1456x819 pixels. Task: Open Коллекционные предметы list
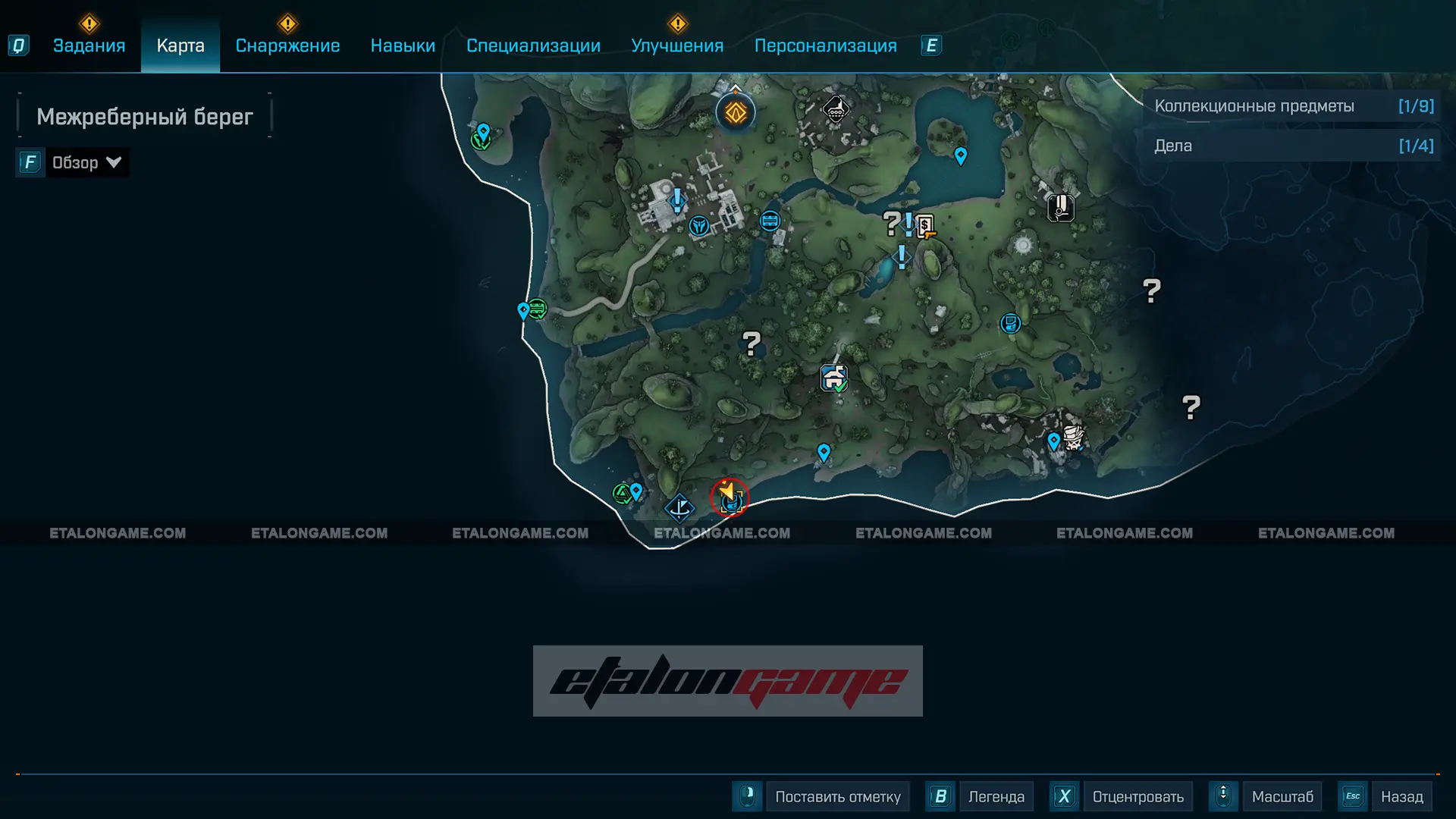point(1292,106)
